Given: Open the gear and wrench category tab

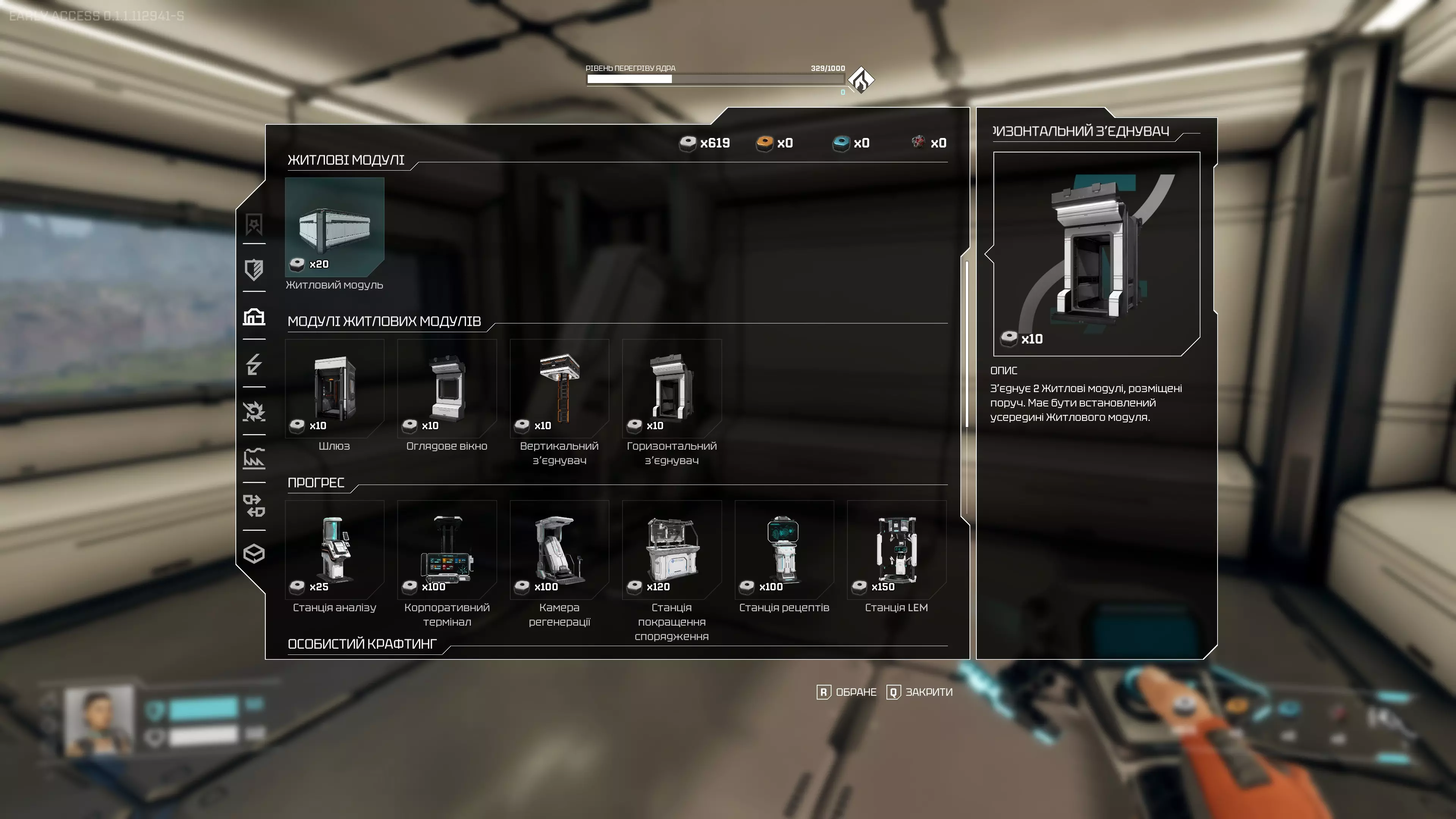Looking at the screenshot, I should coord(254,411).
